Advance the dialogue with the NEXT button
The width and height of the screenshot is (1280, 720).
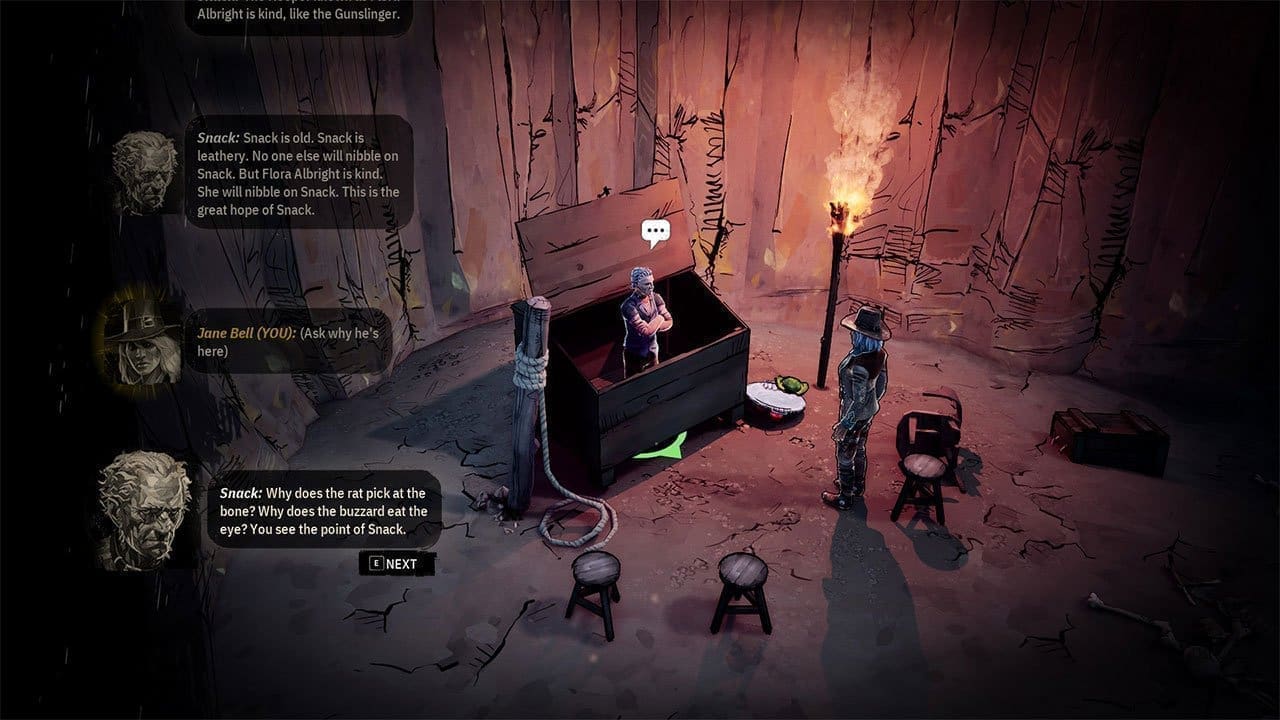(x=396, y=563)
